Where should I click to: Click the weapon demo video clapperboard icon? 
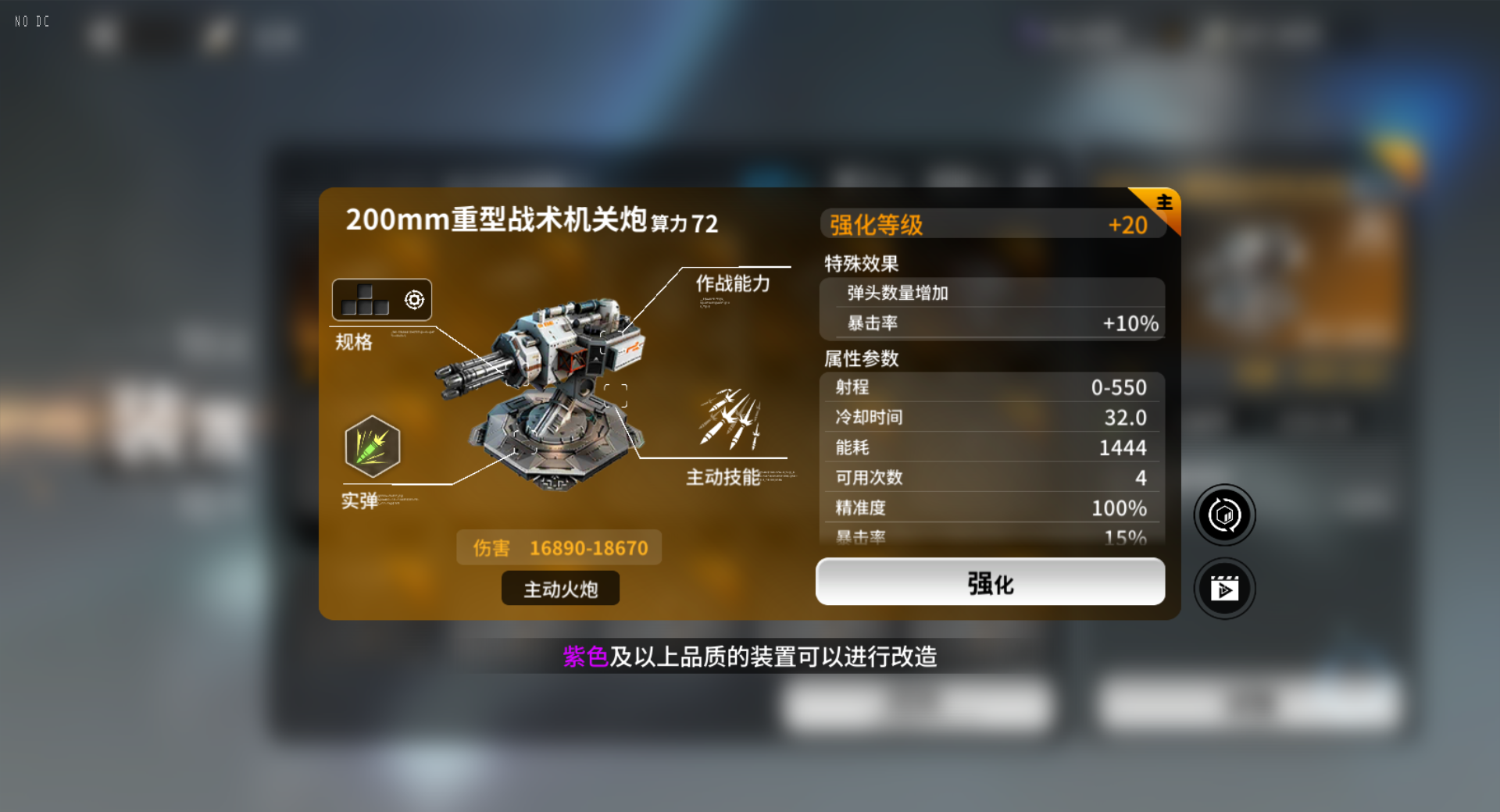[1224, 589]
